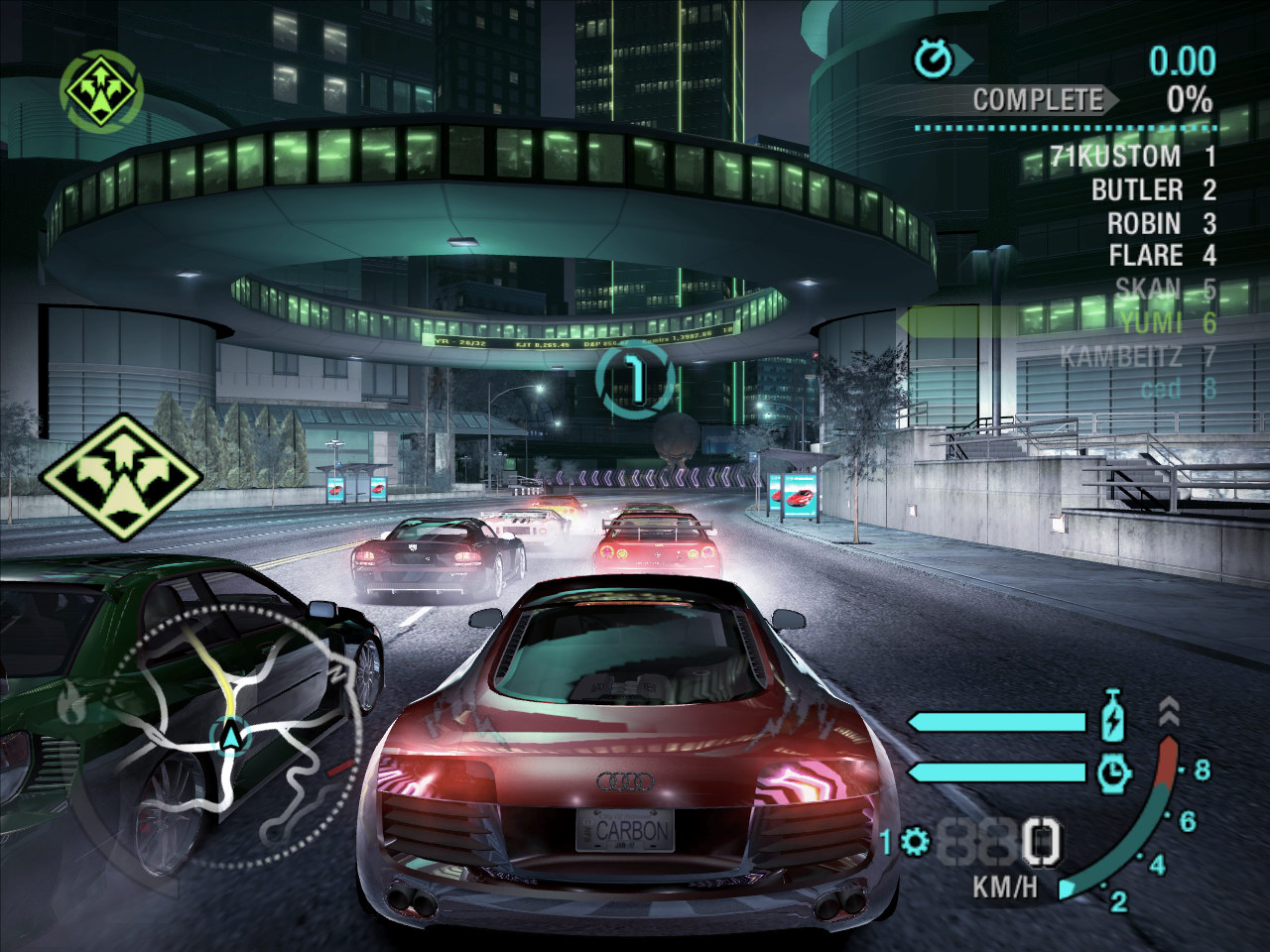Screen dimensions: 1270x952
Task: Click the round green crew member icon
Action: 101,89
